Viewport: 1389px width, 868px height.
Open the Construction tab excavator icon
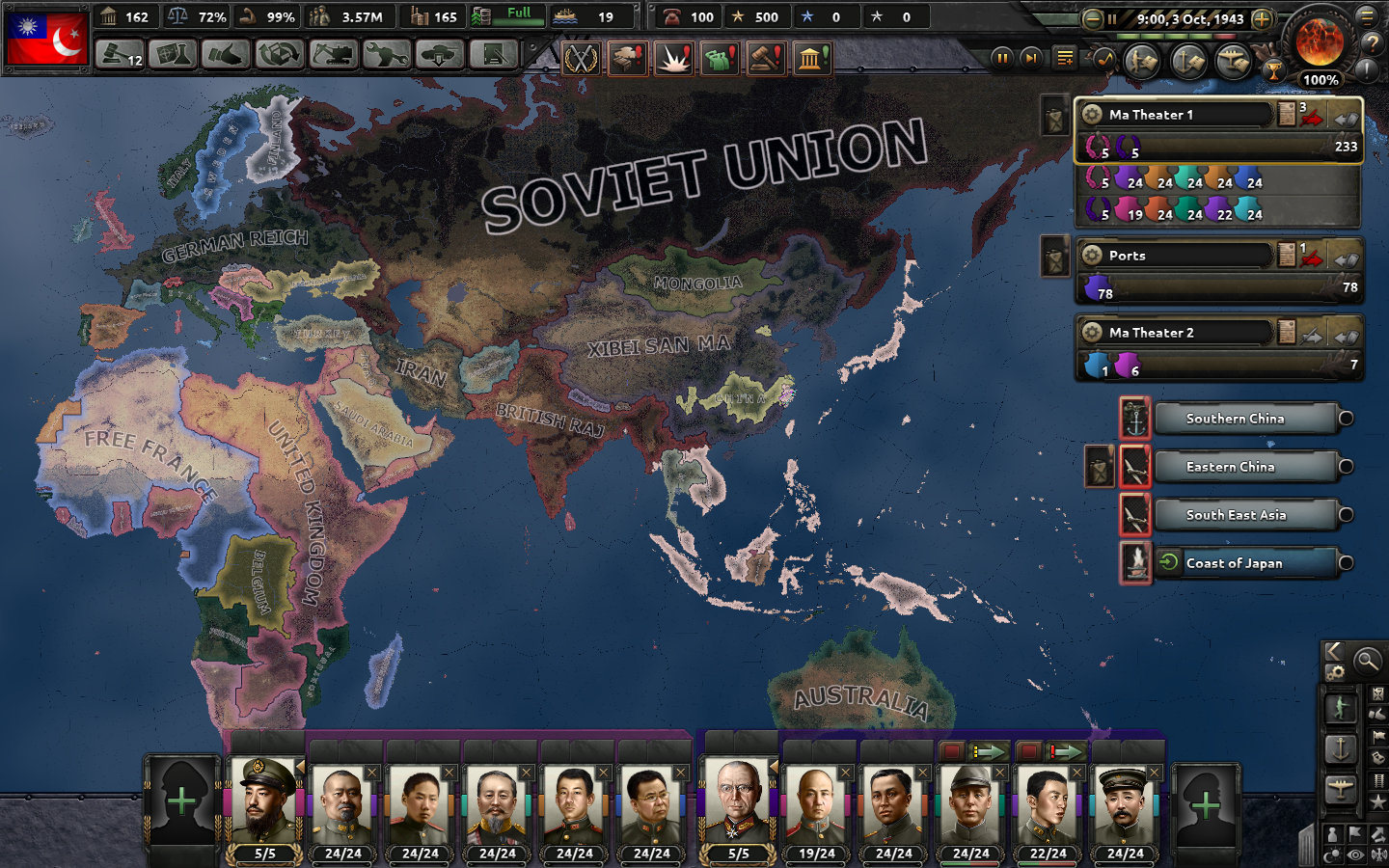[333, 55]
